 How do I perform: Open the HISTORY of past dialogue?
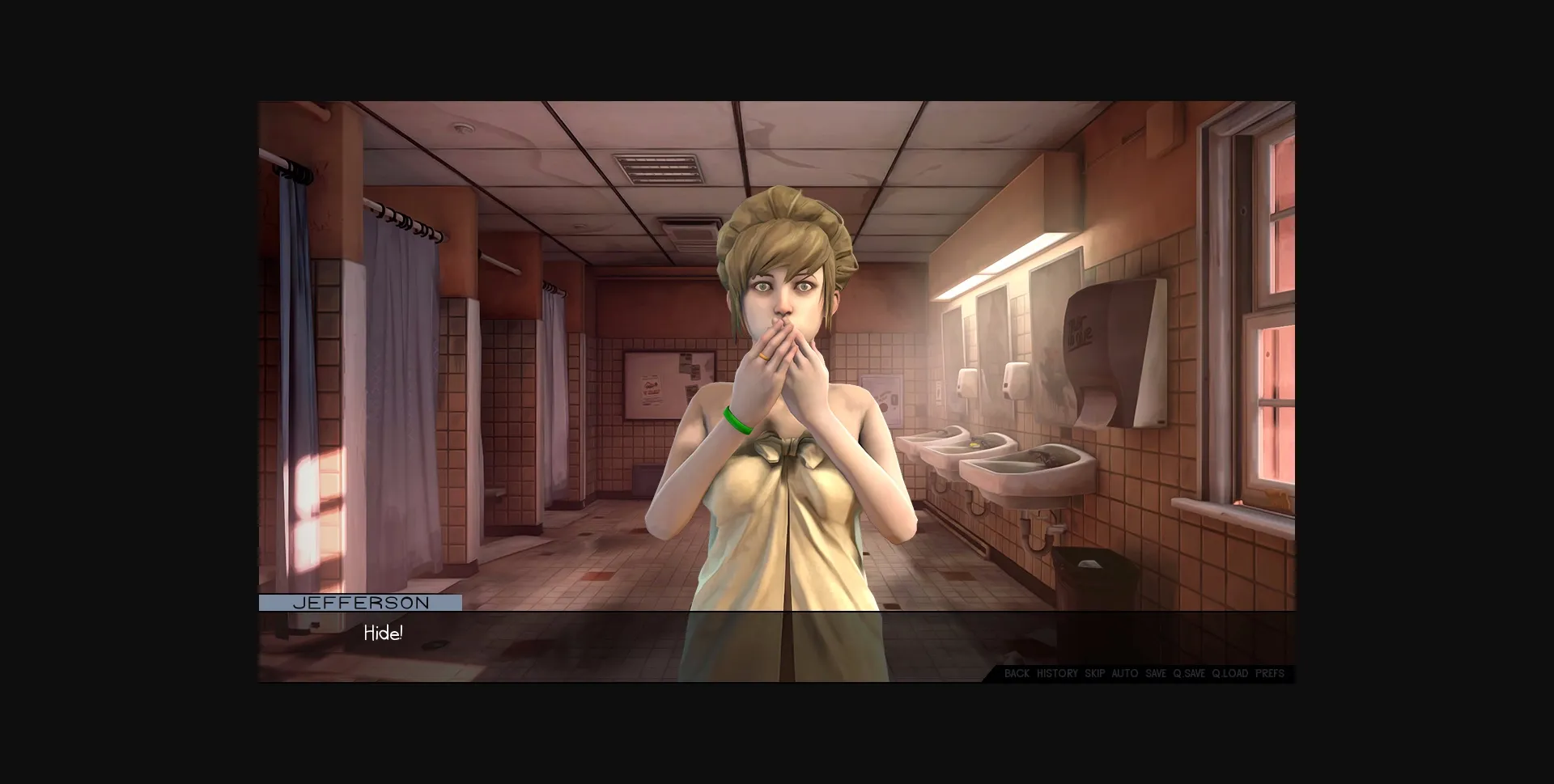coord(1057,673)
